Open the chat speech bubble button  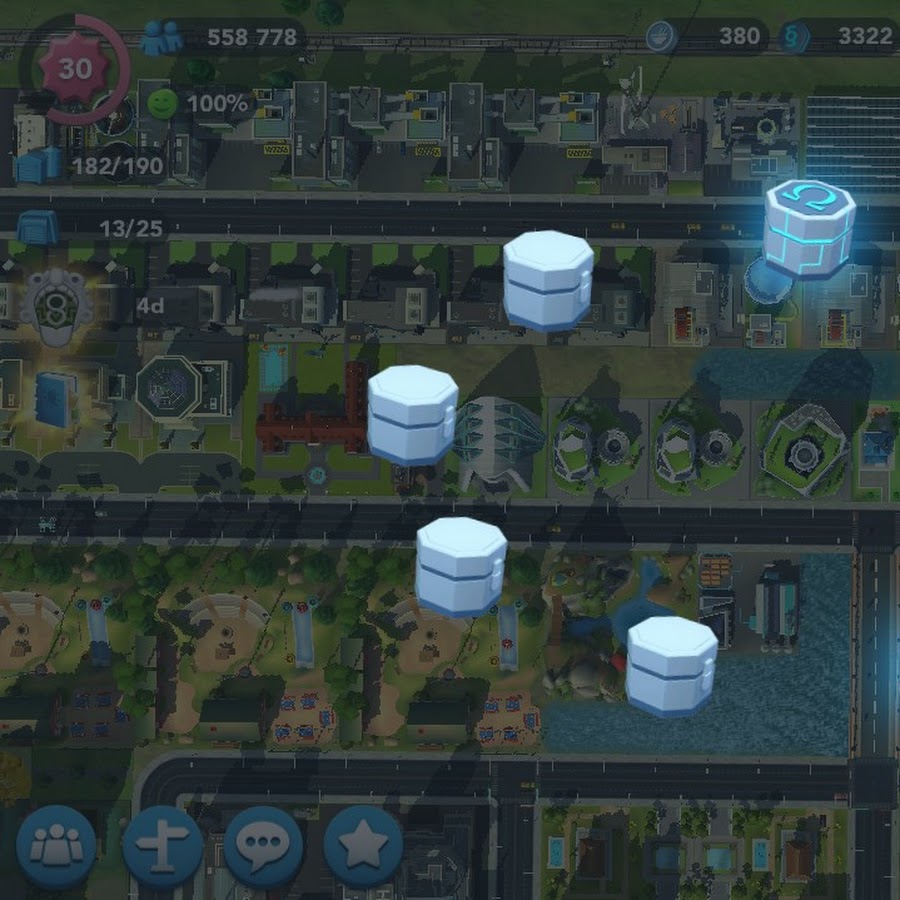263,846
